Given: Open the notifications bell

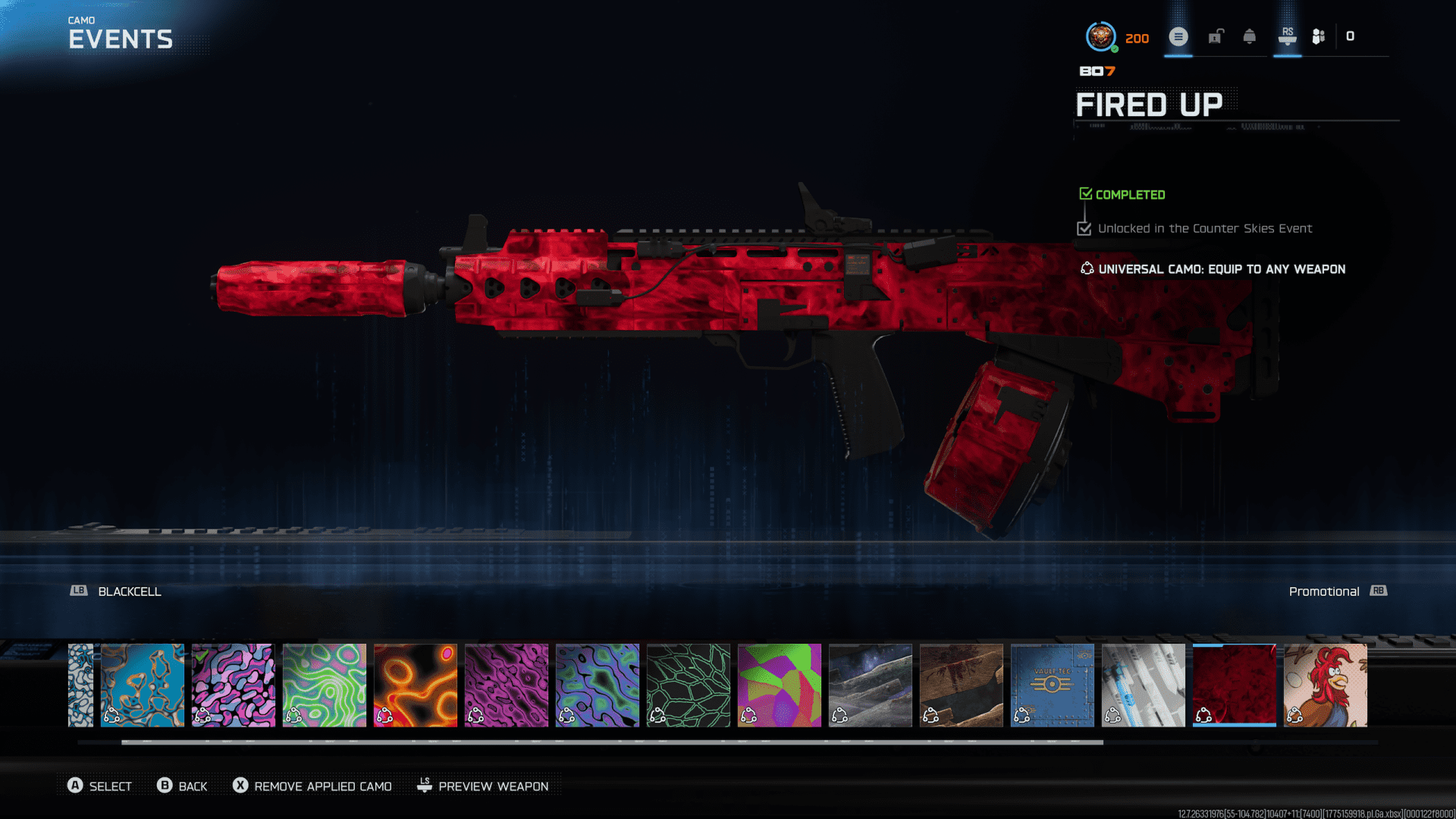Looking at the screenshot, I should tap(1250, 36).
